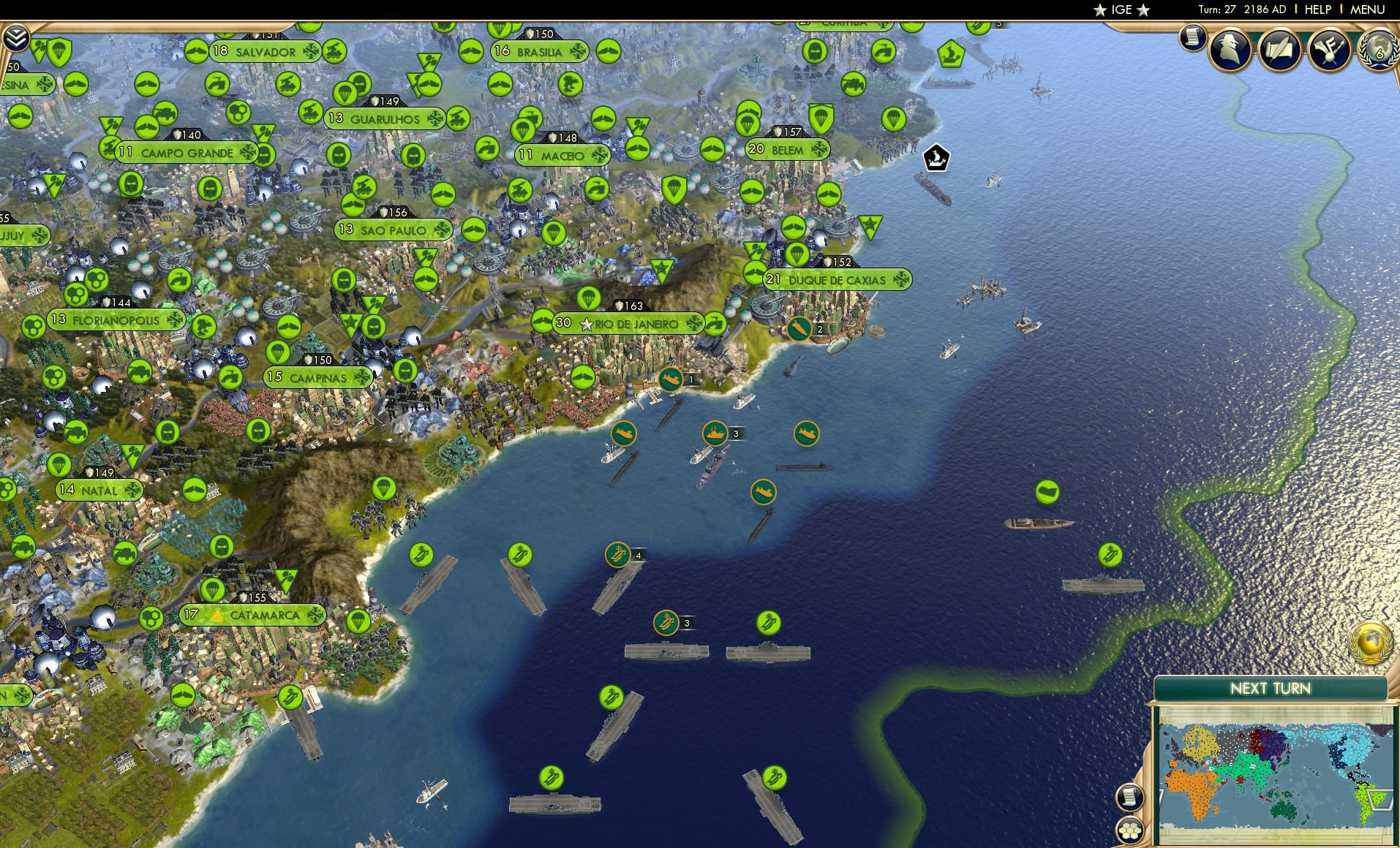Open the notifications scroll icon below the menu bar
The image size is (1400, 848).
click(1192, 38)
